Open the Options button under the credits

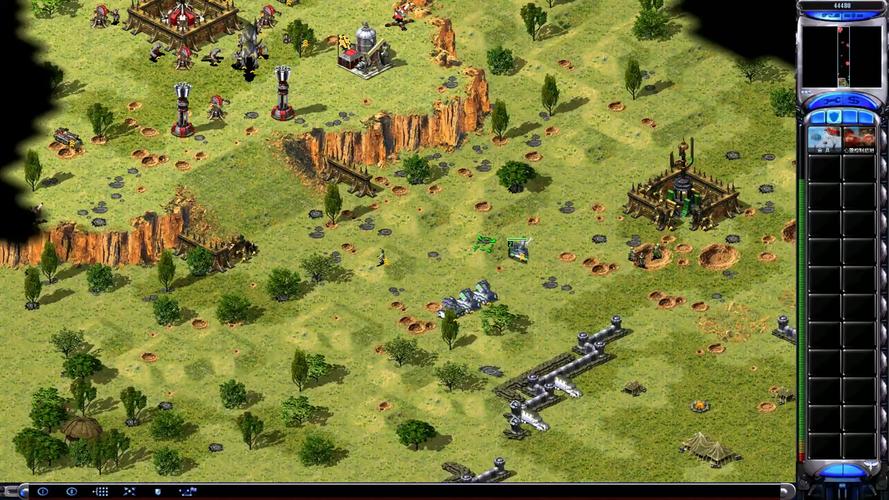(x=858, y=16)
